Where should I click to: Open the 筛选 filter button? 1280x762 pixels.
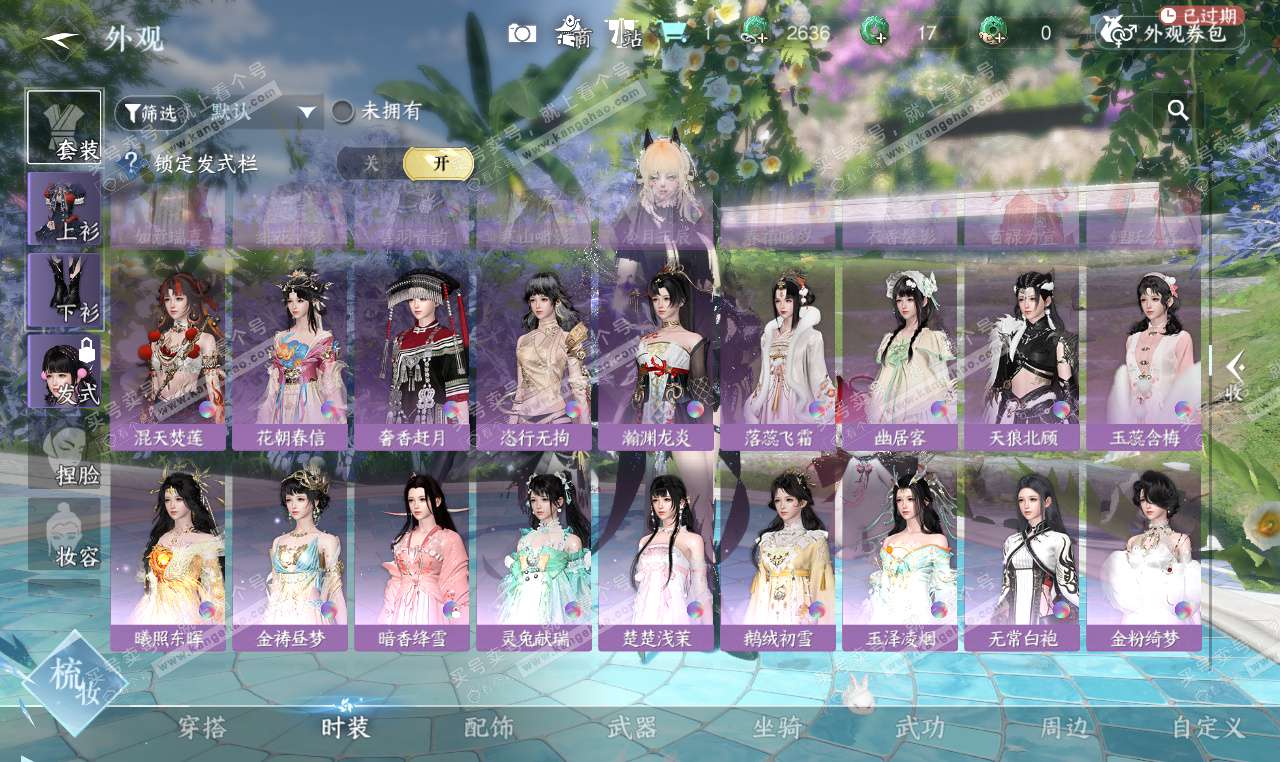tap(151, 113)
